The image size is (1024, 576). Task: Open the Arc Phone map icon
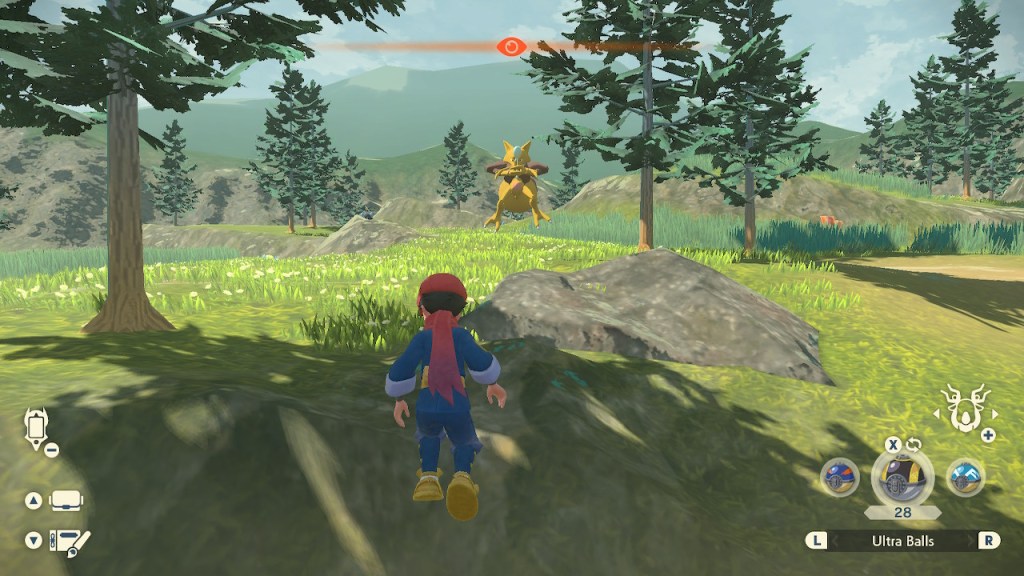(x=34, y=427)
